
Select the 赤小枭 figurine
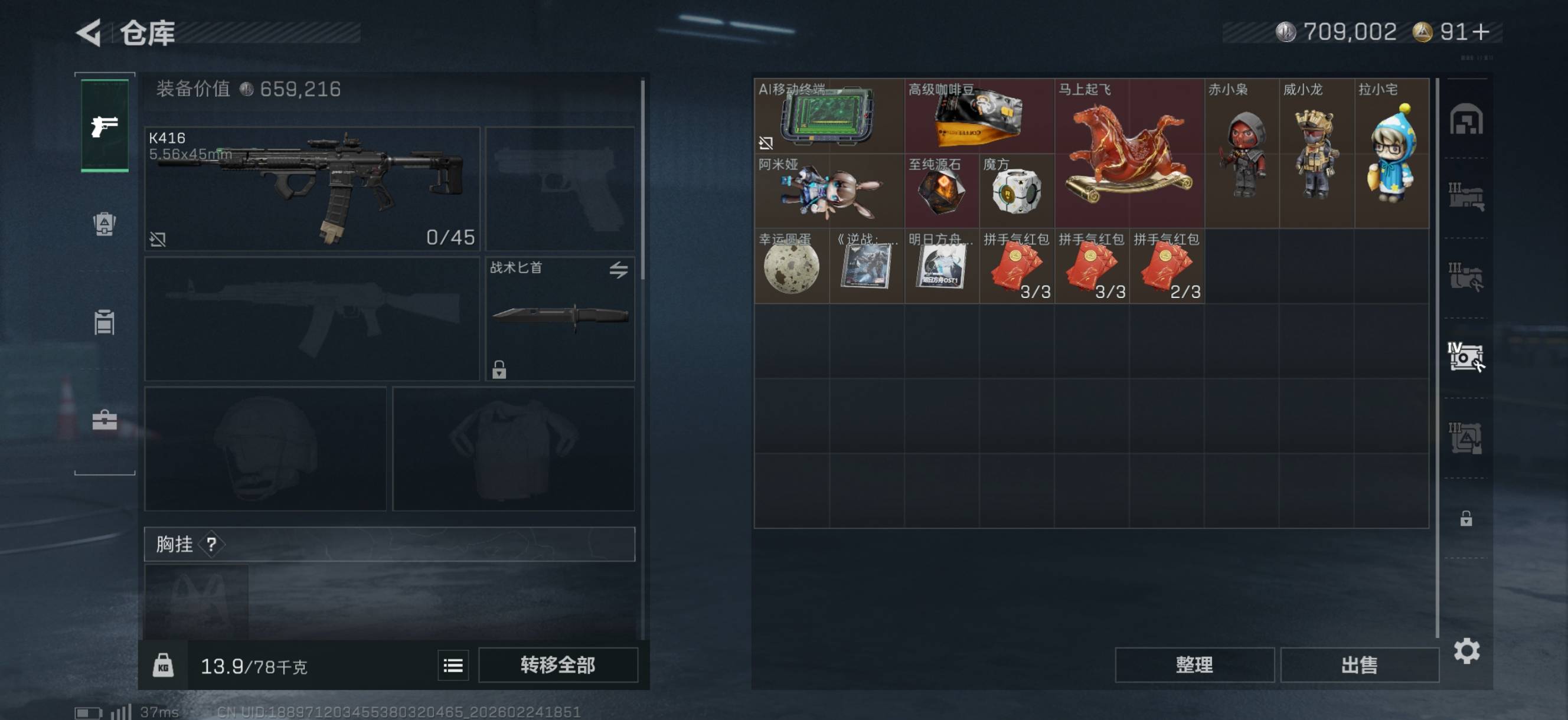point(1242,153)
